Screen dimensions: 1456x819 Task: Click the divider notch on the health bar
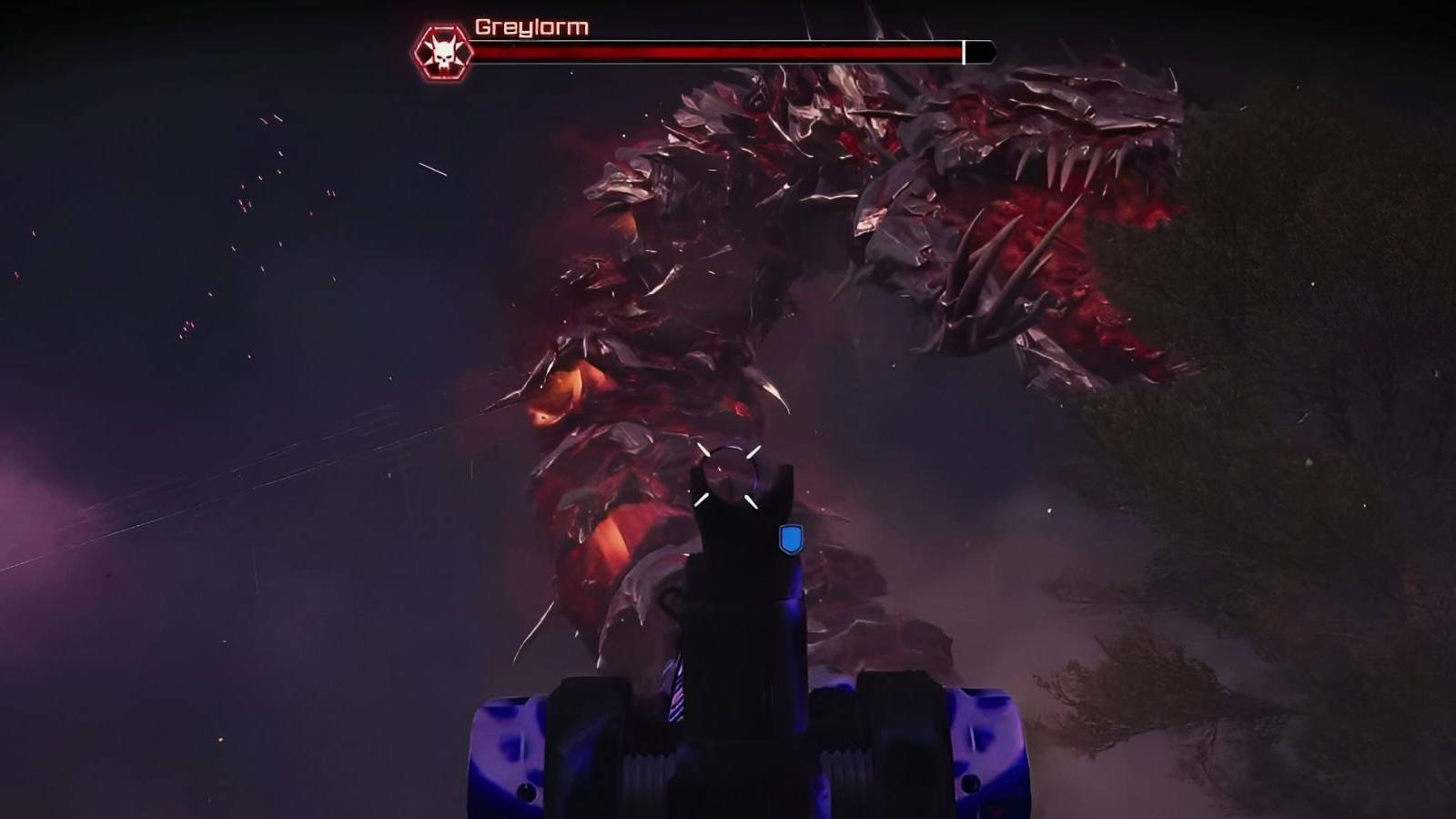coord(964,50)
